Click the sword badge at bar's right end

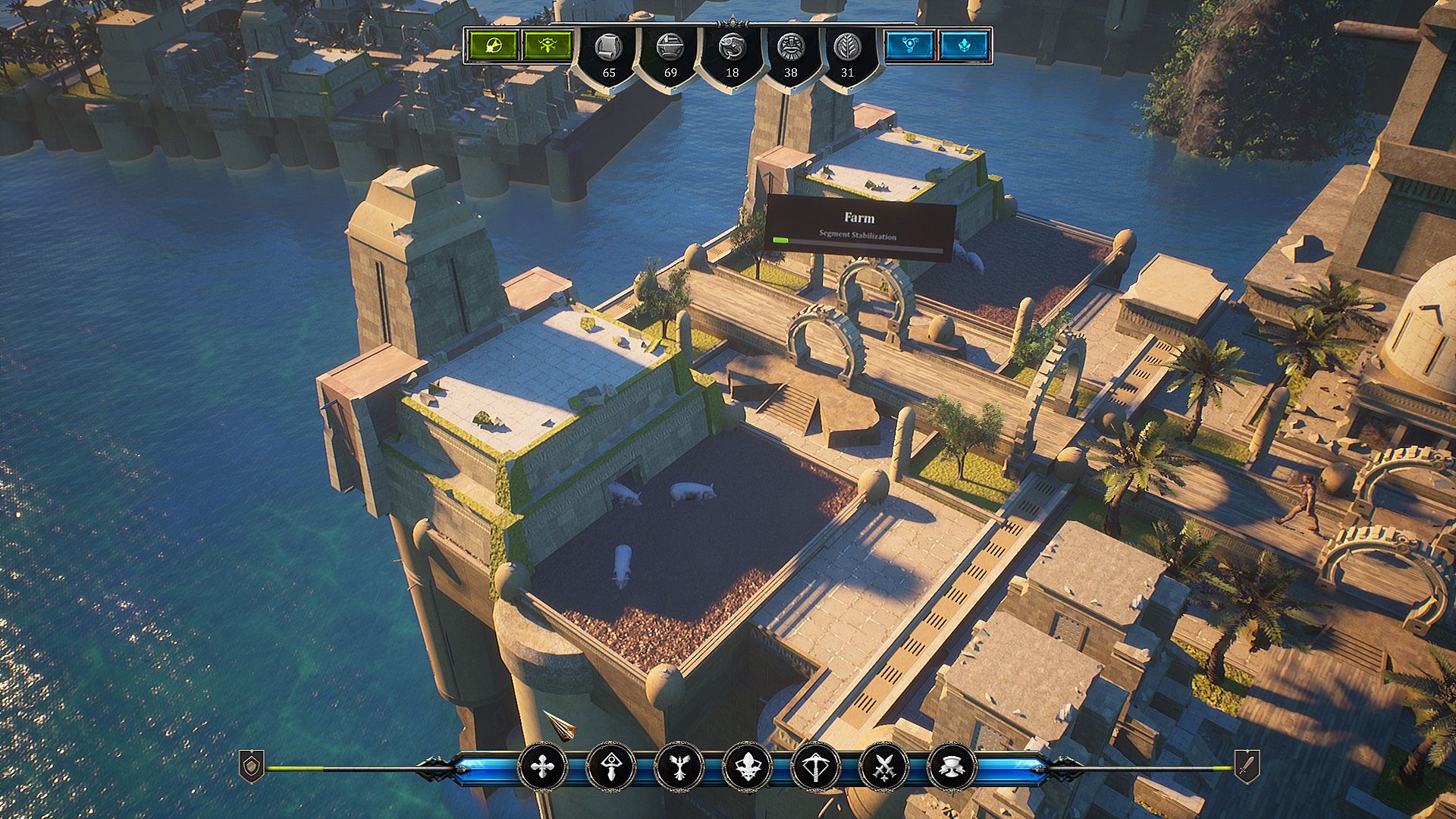(1247, 766)
